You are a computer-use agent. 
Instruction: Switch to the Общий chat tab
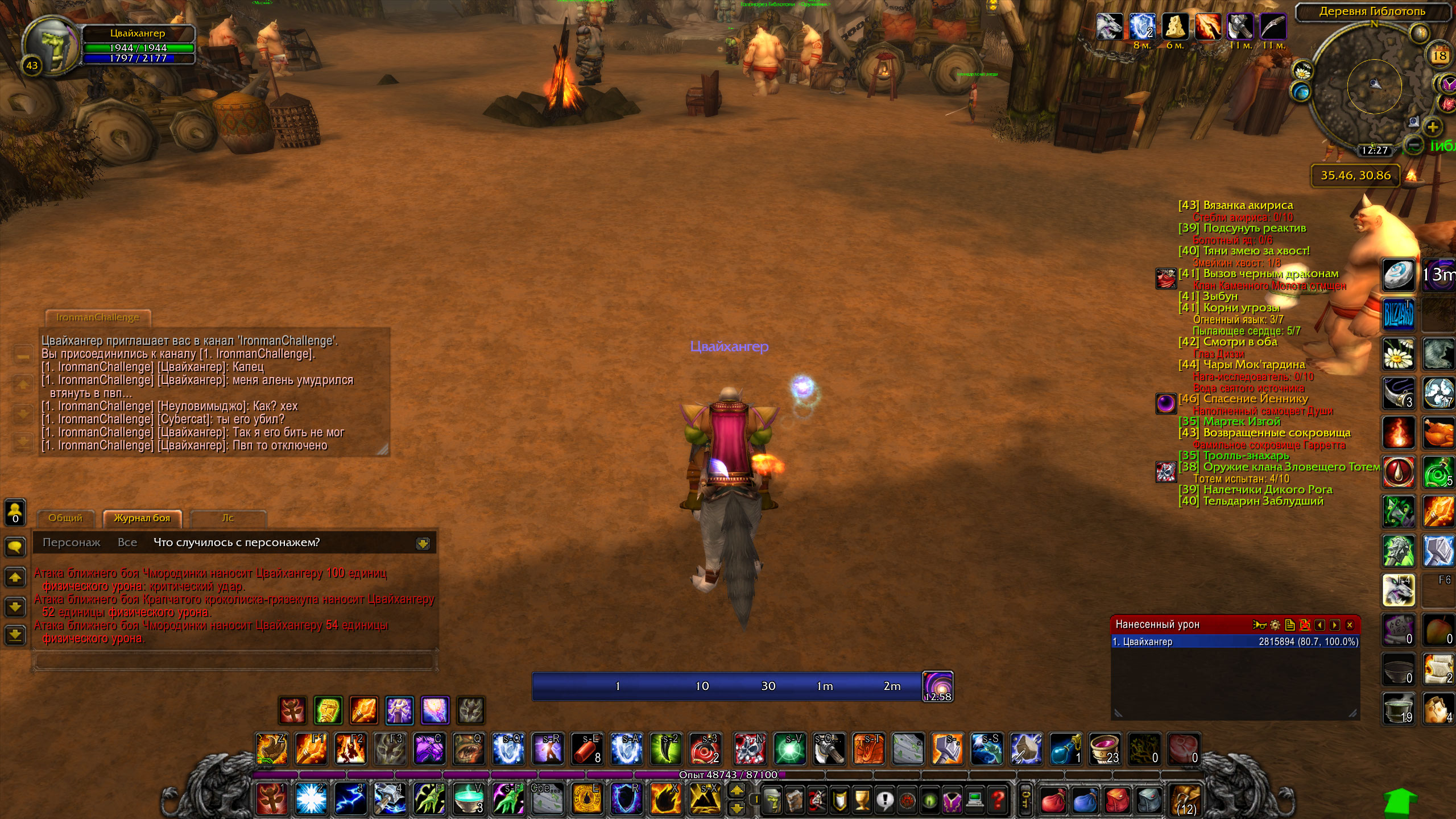[65, 518]
